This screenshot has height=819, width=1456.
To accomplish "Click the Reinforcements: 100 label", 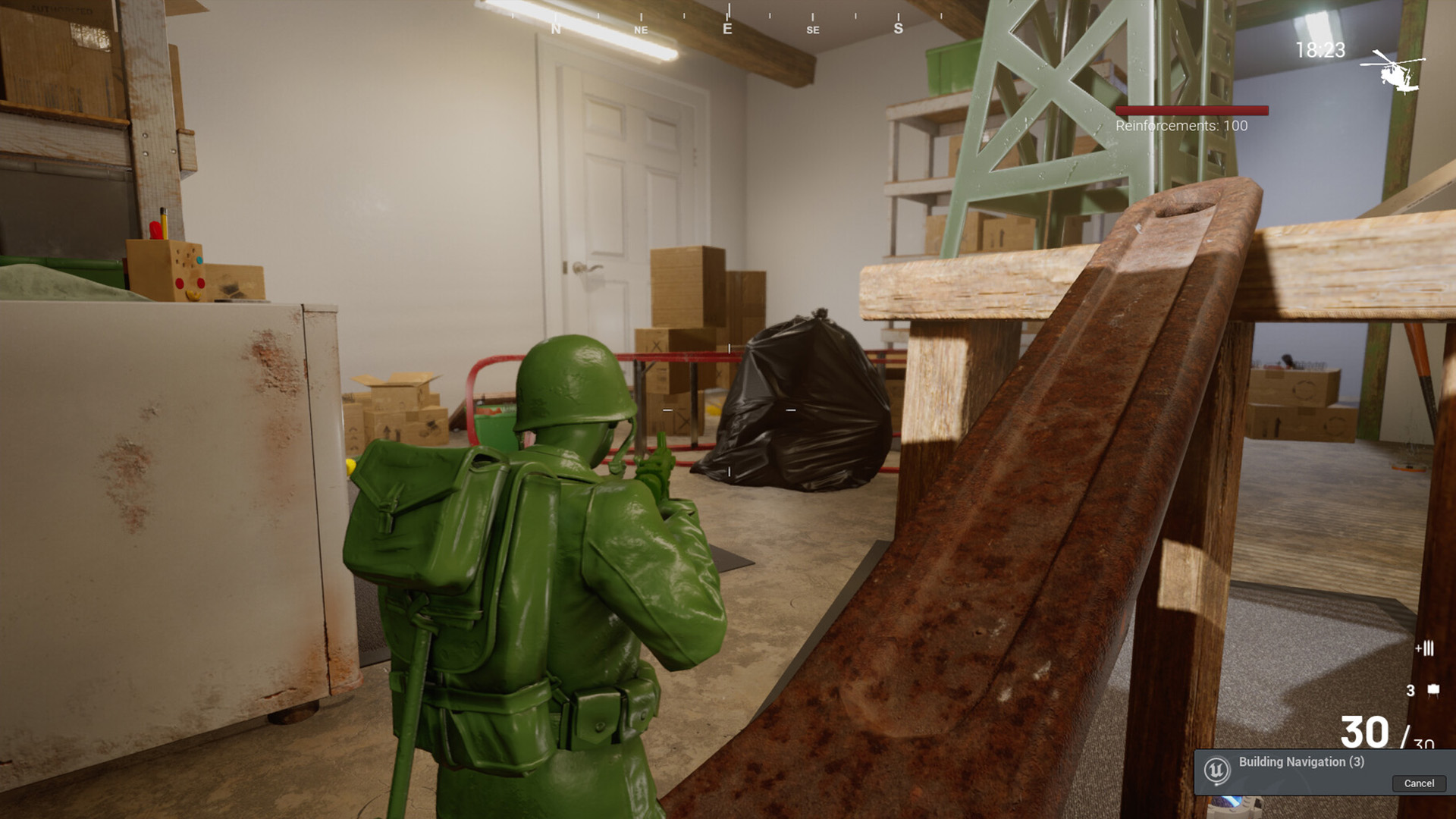I will coord(1180,126).
